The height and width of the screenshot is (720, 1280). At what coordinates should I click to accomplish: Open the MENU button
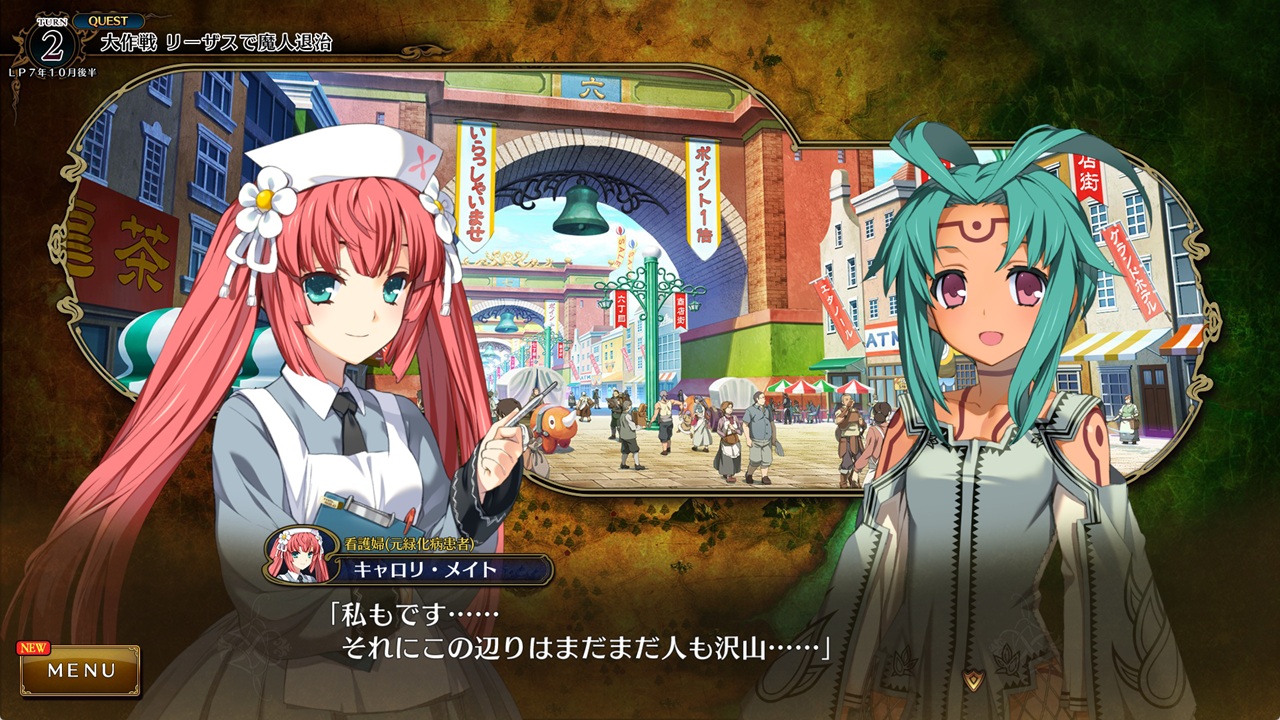pos(81,670)
